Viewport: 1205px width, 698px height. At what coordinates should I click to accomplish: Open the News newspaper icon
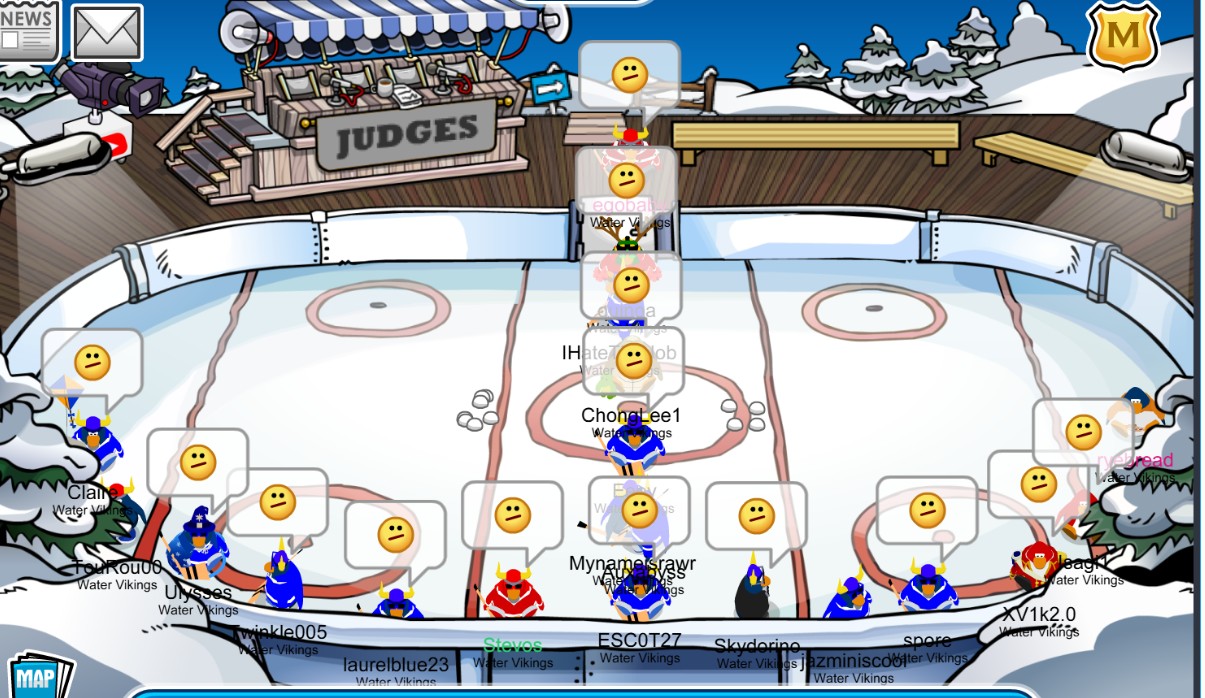coord(27,28)
